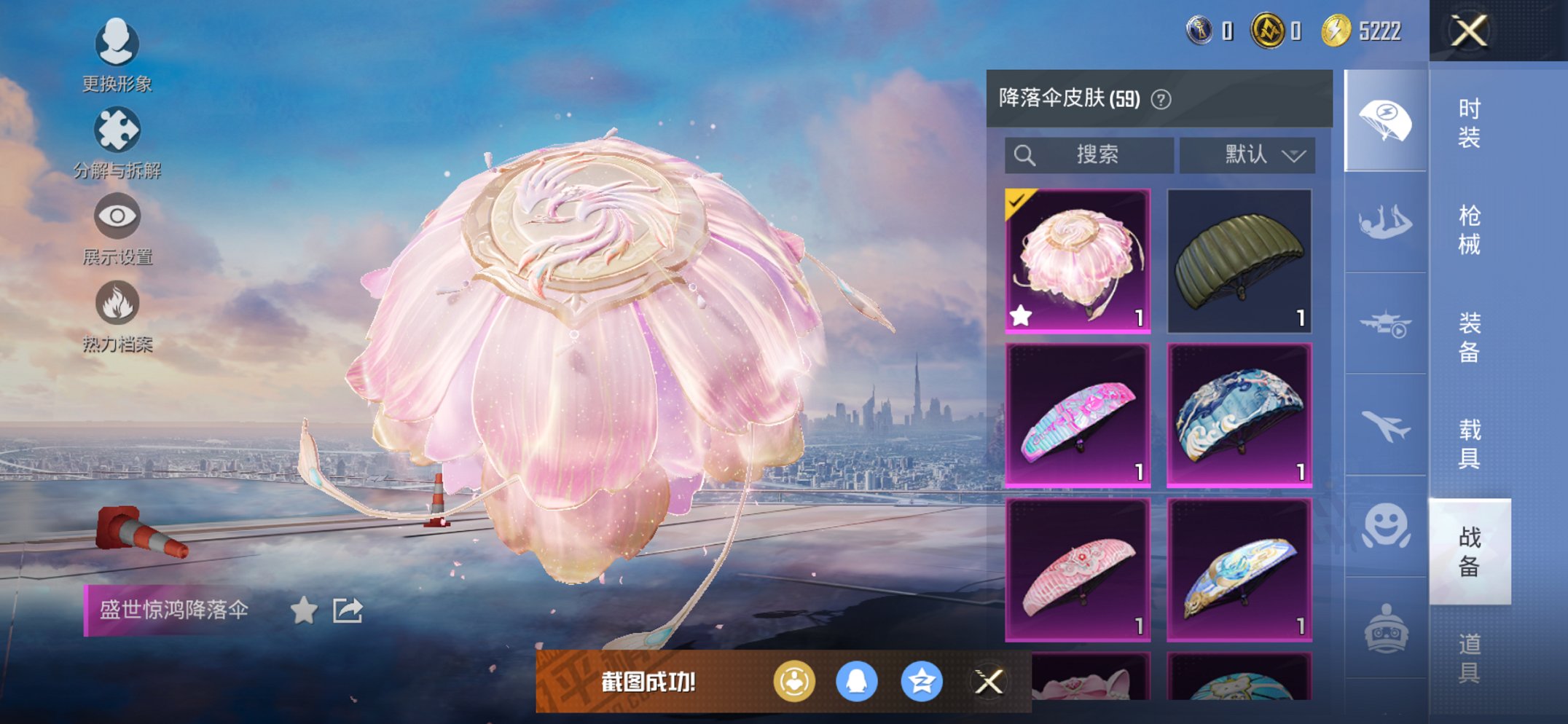The width and height of the screenshot is (1568, 724).
Task: Open the skydiving posture category icon
Action: tap(1384, 219)
